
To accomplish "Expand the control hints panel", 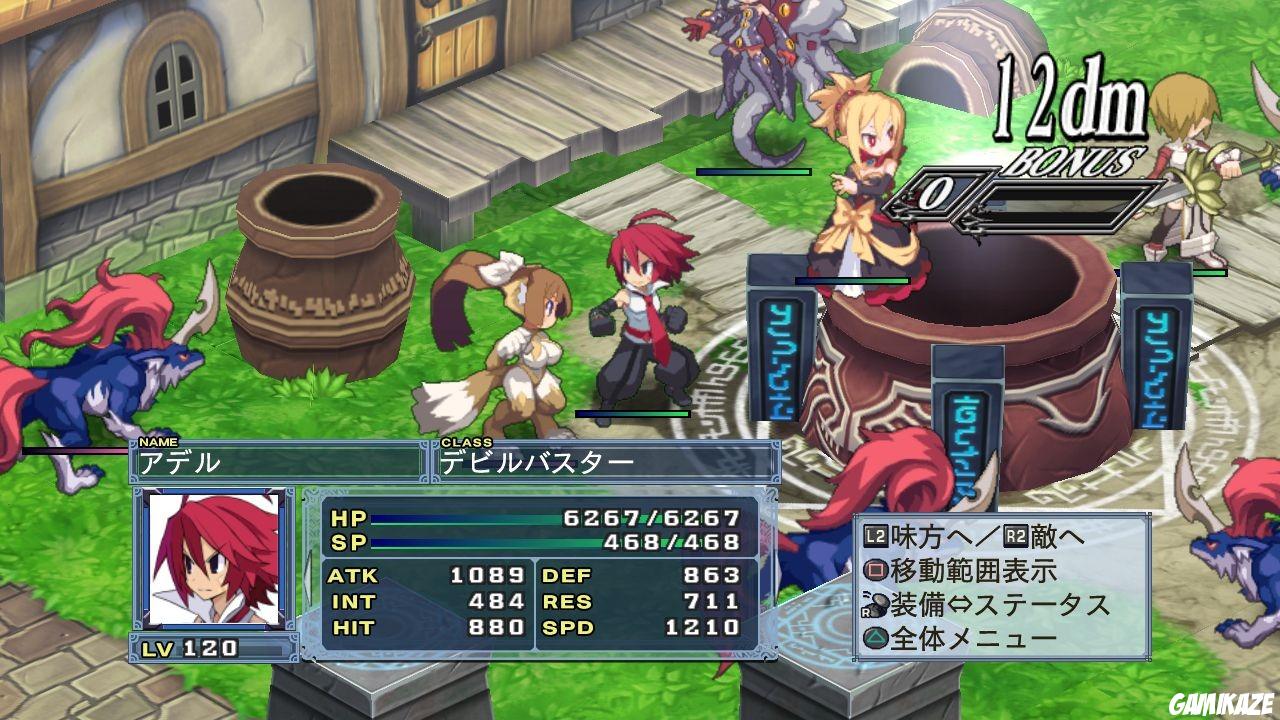I will pos(1000,585).
